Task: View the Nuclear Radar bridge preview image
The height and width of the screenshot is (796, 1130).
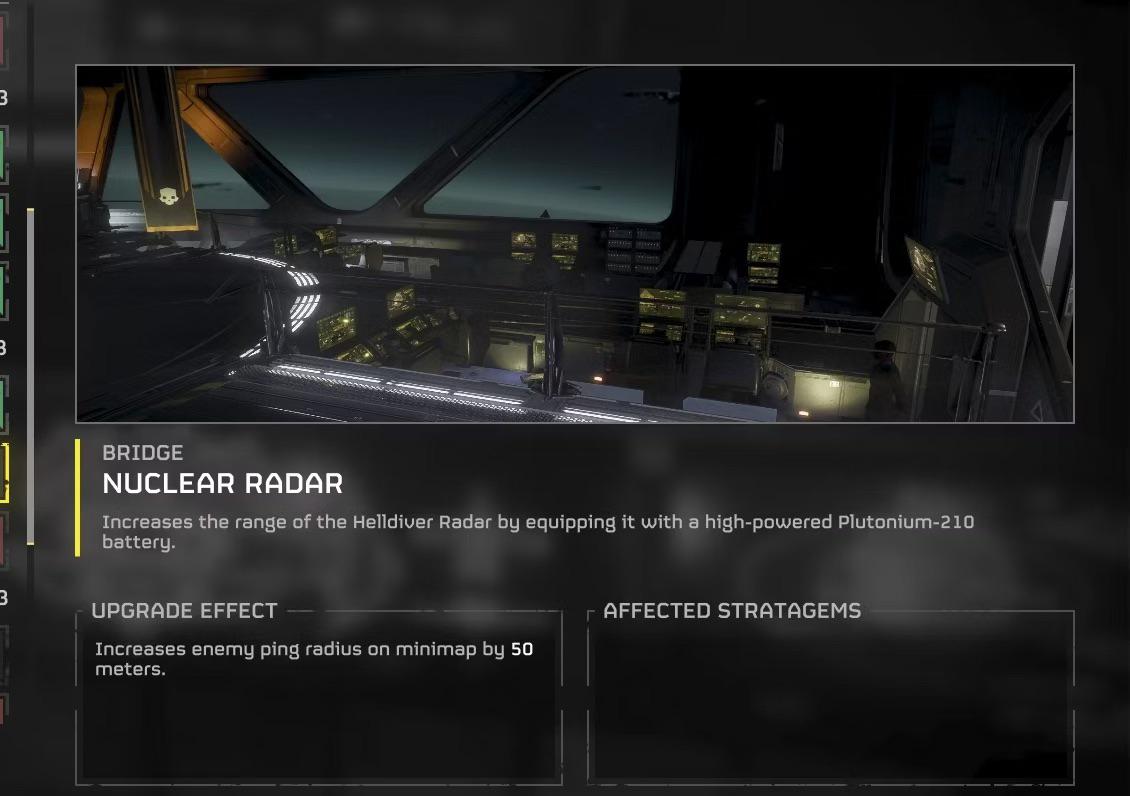Action: point(575,244)
